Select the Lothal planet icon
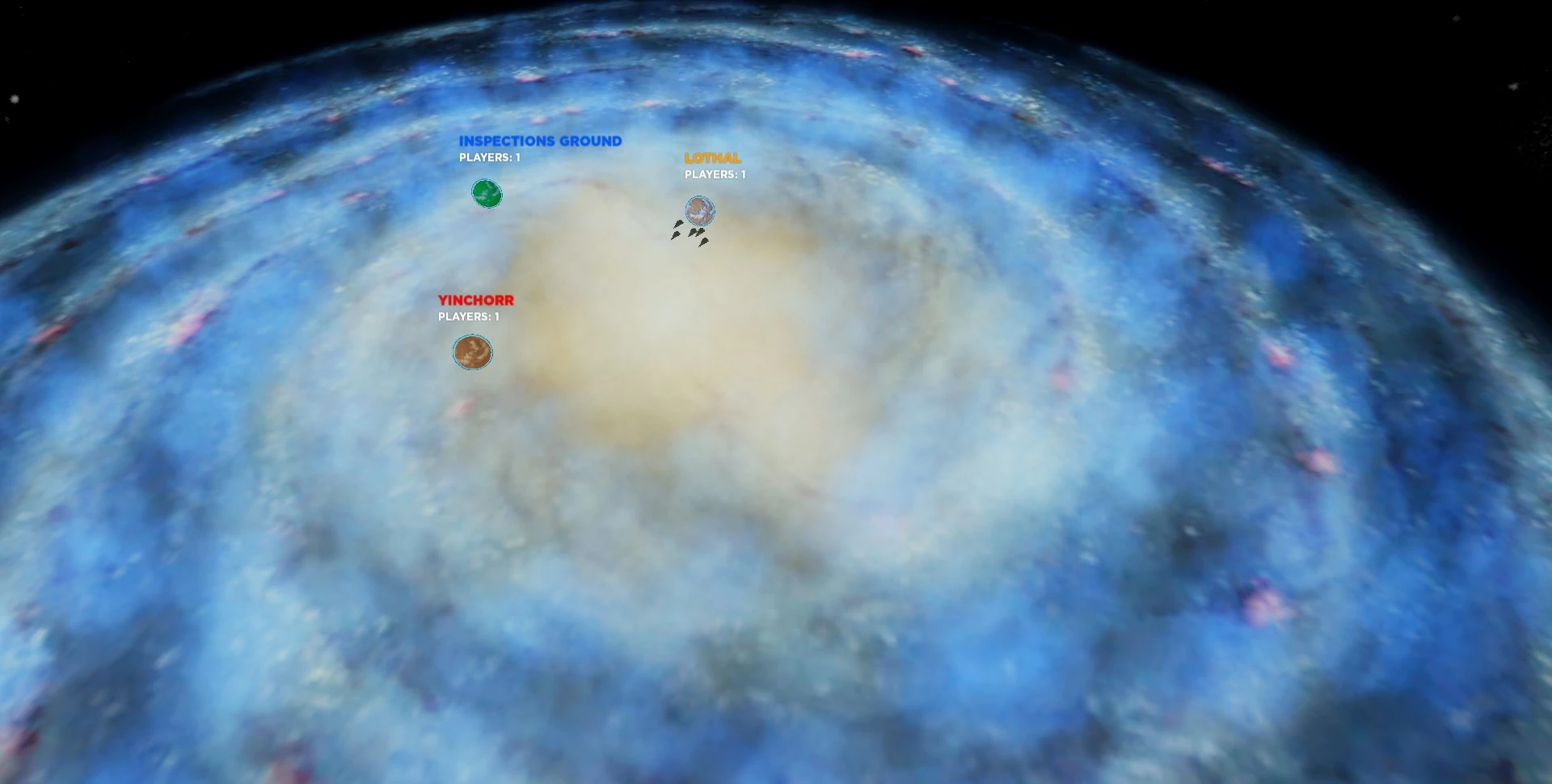 [700, 210]
